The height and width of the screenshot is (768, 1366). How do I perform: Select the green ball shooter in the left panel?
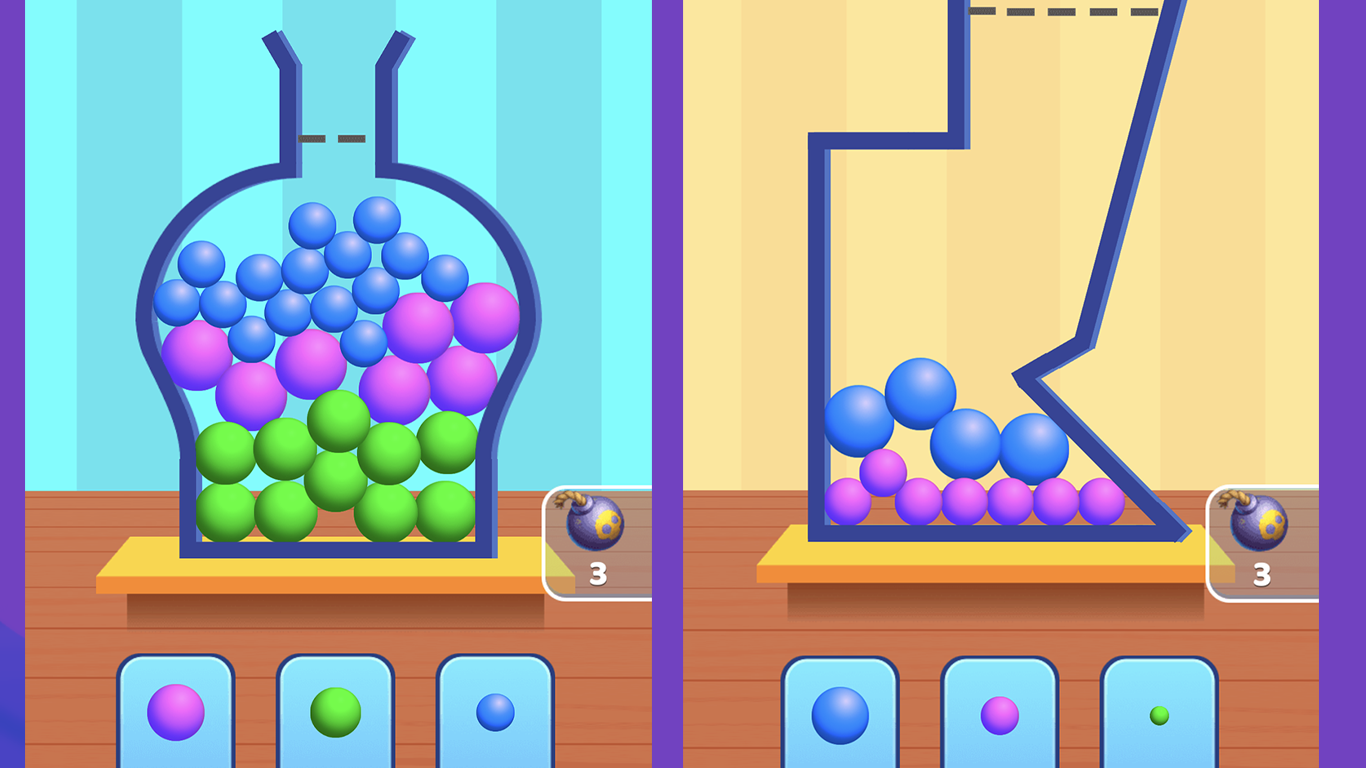(x=335, y=710)
